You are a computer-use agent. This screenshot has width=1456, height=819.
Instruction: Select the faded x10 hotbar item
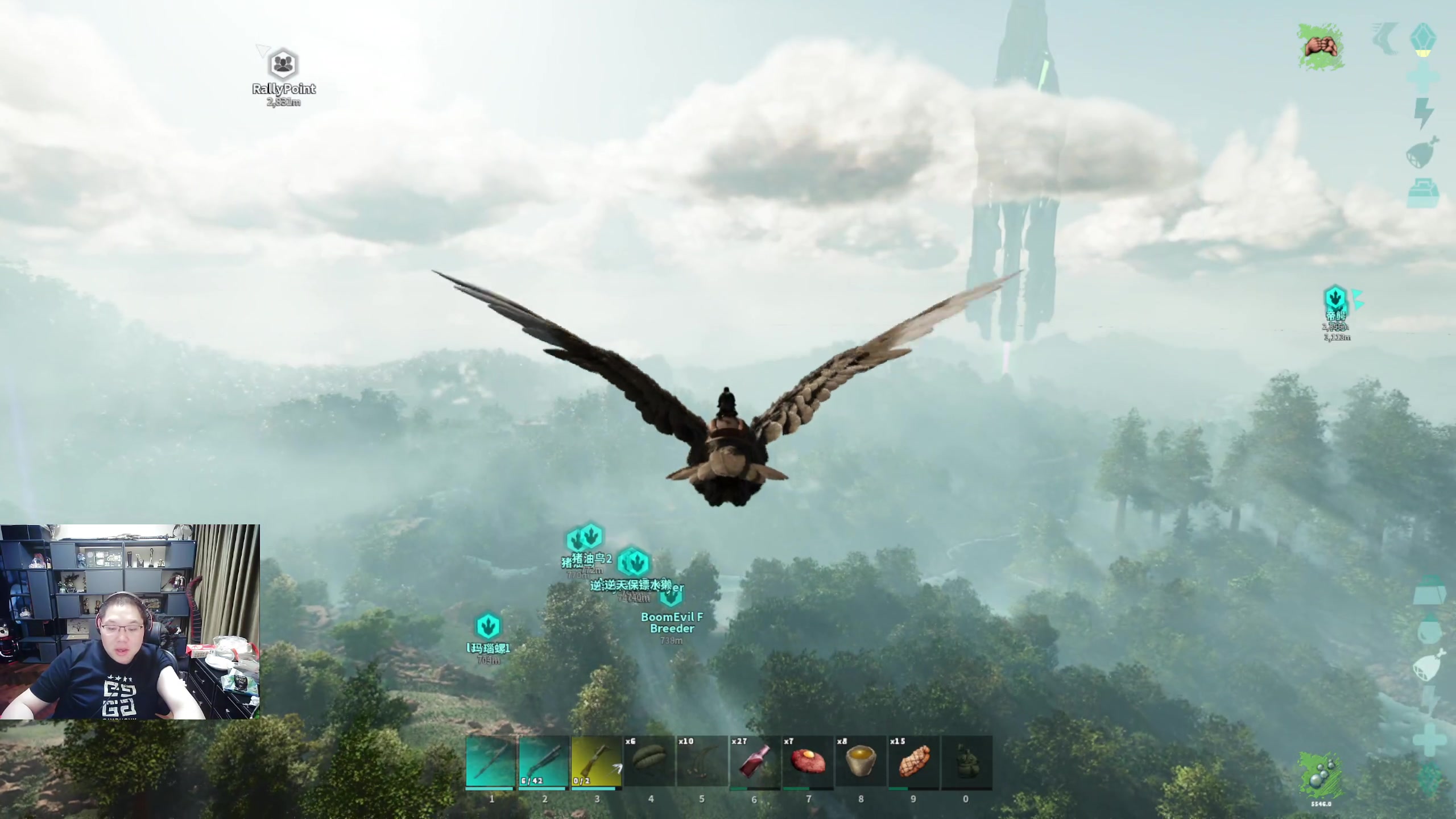702,762
